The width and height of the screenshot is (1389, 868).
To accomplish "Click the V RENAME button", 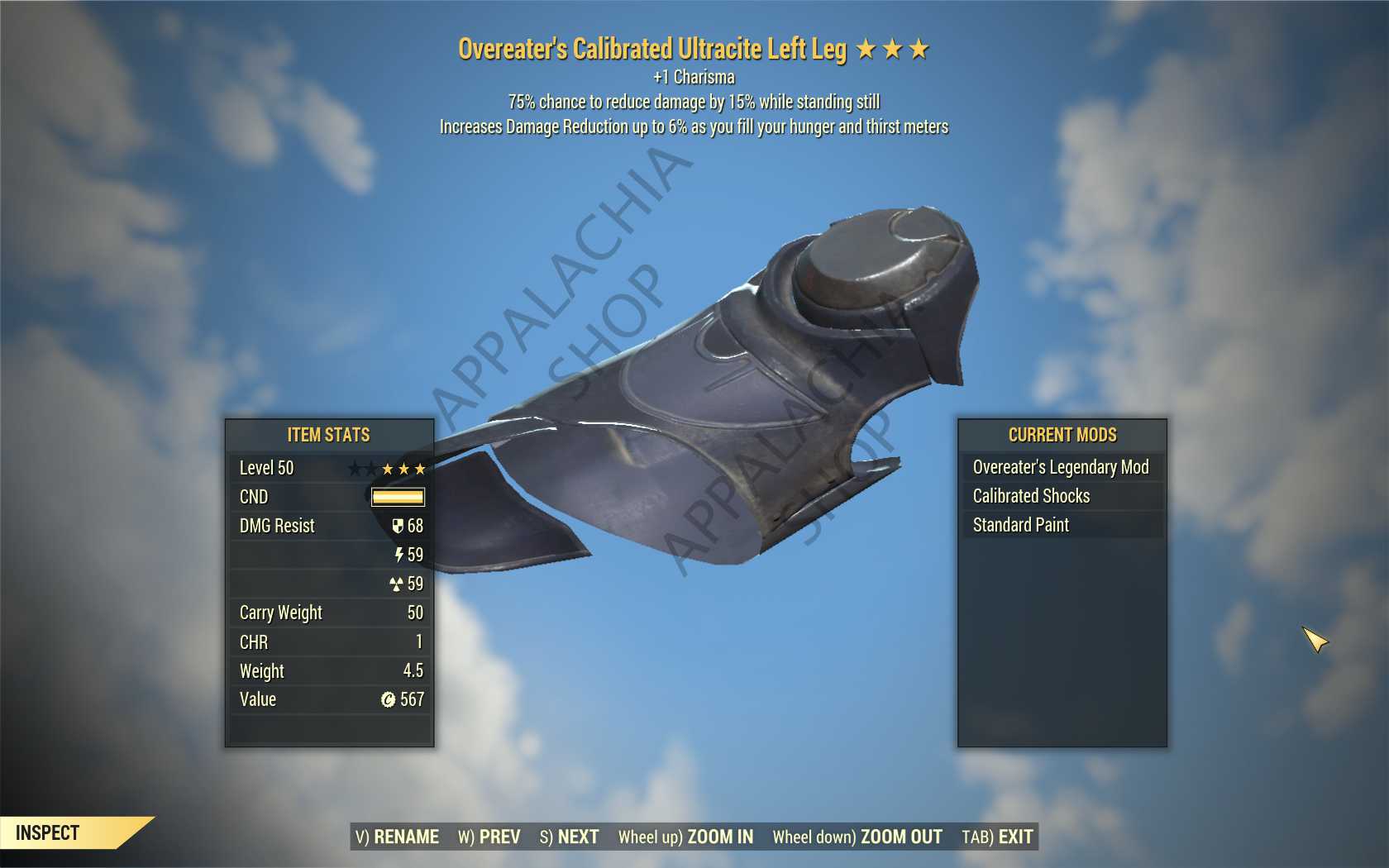I will tap(397, 837).
